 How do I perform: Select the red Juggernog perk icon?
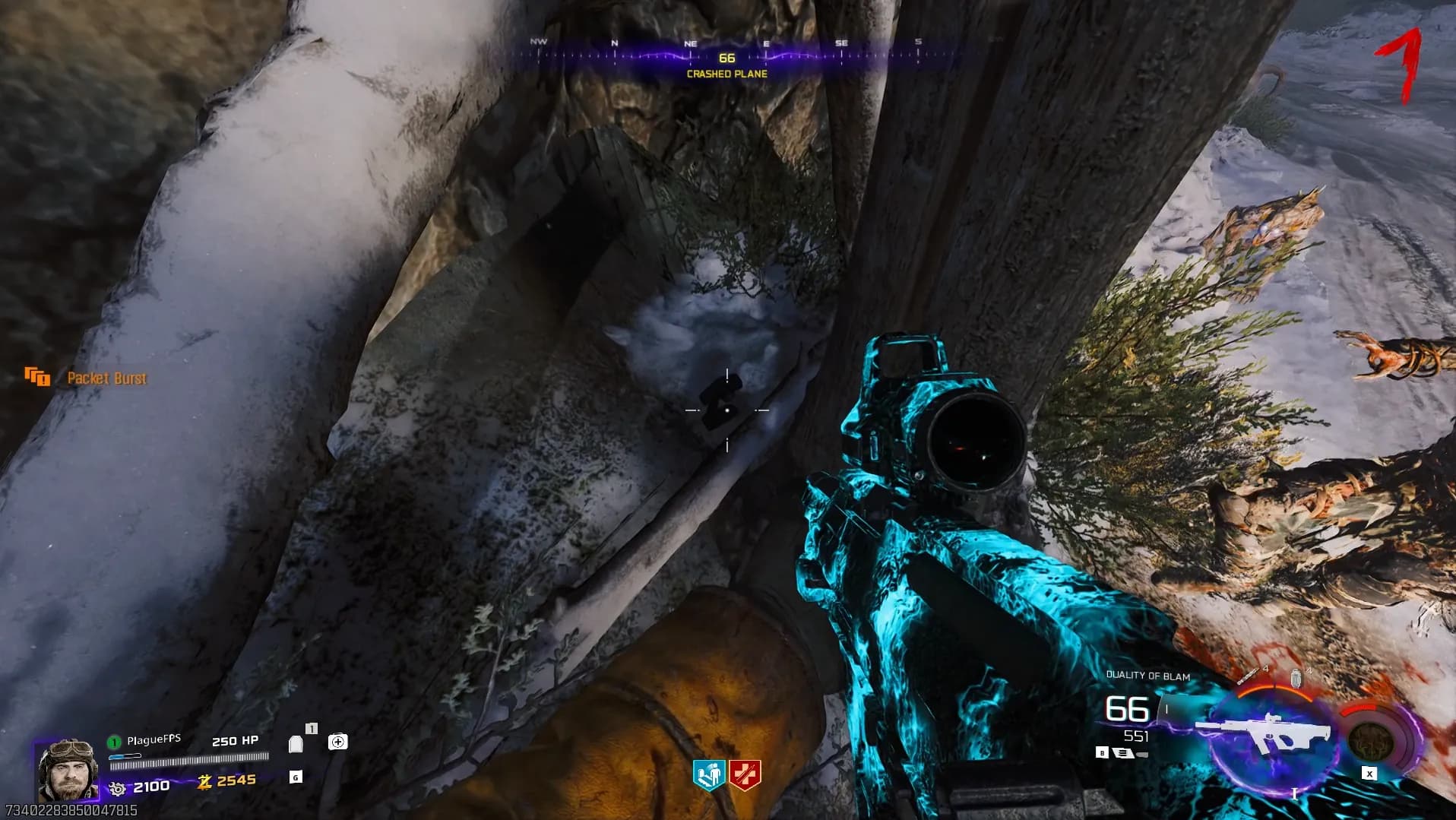[745, 776]
